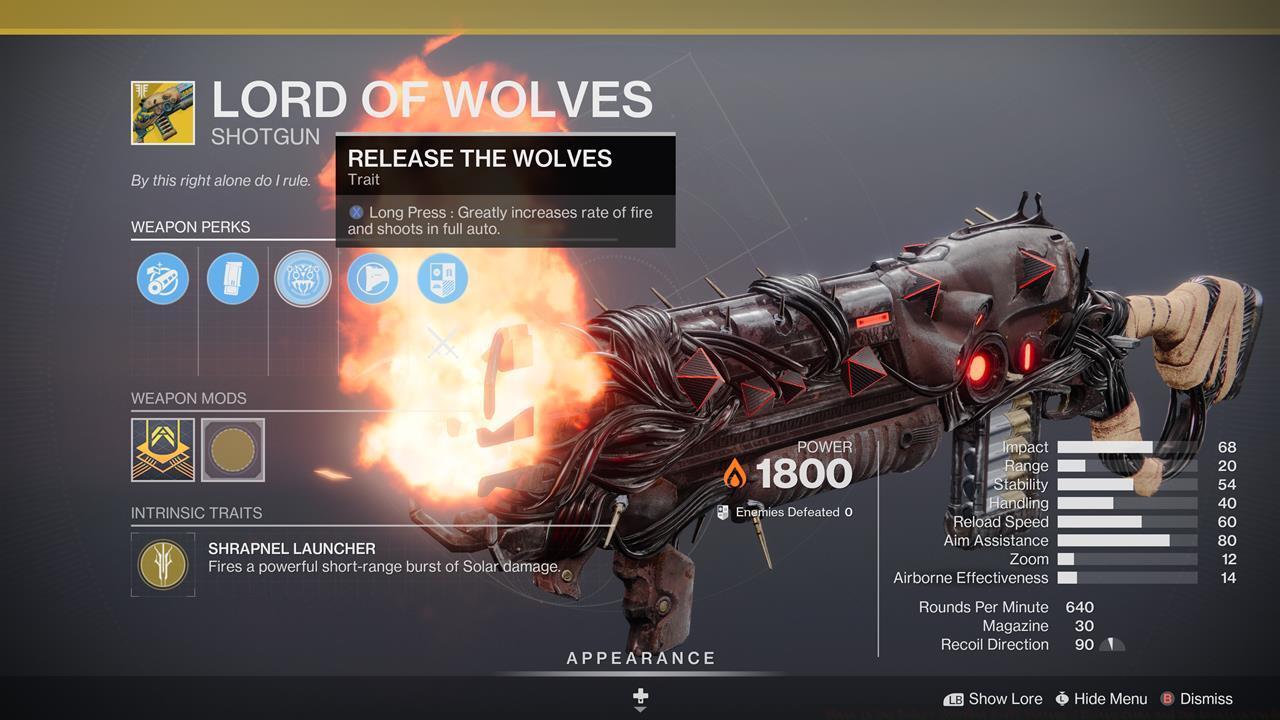Image resolution: width=1280 pixels, height=720 pixels.
Task: Click the Shrapnel Launcher intrinsic trait icon
Action: click(162, 564)
